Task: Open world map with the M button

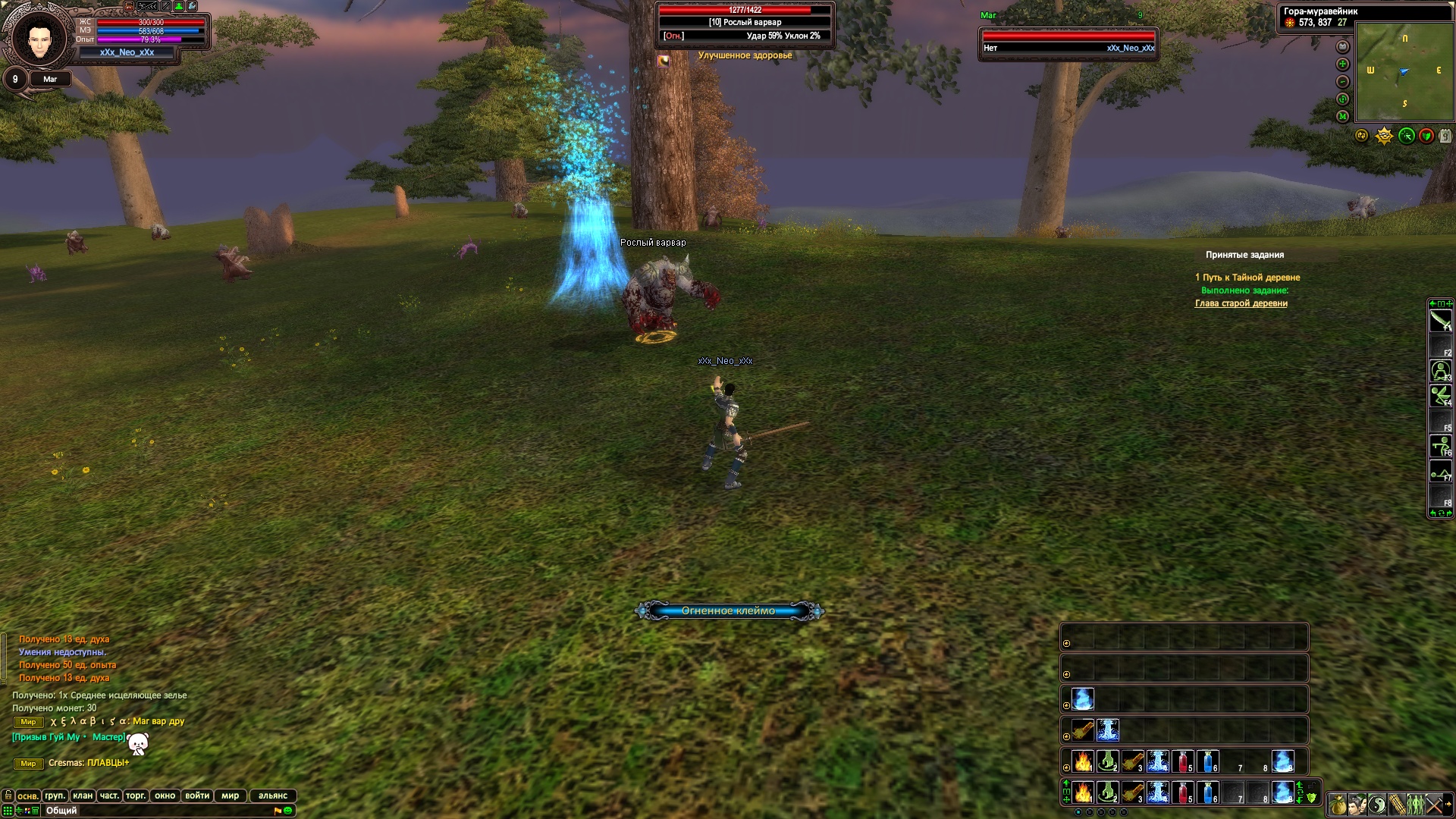Action: (1342, 117)
